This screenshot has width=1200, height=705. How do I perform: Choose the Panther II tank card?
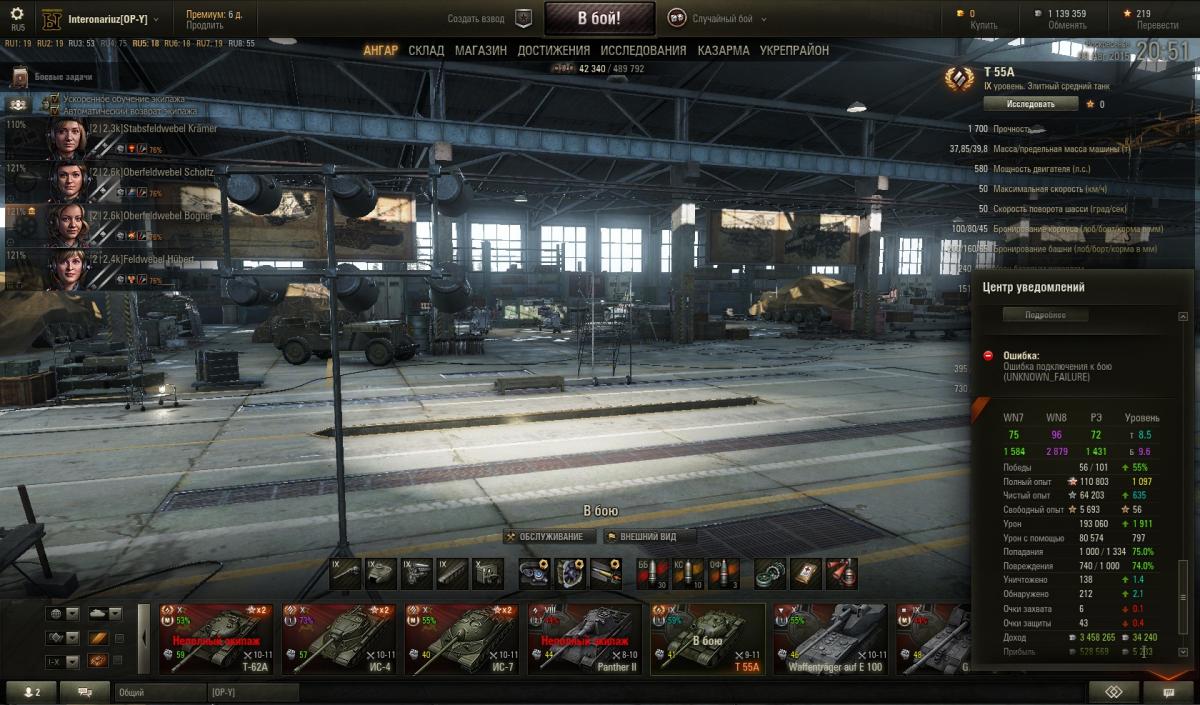pyautogui.click(x=583, y=638)
